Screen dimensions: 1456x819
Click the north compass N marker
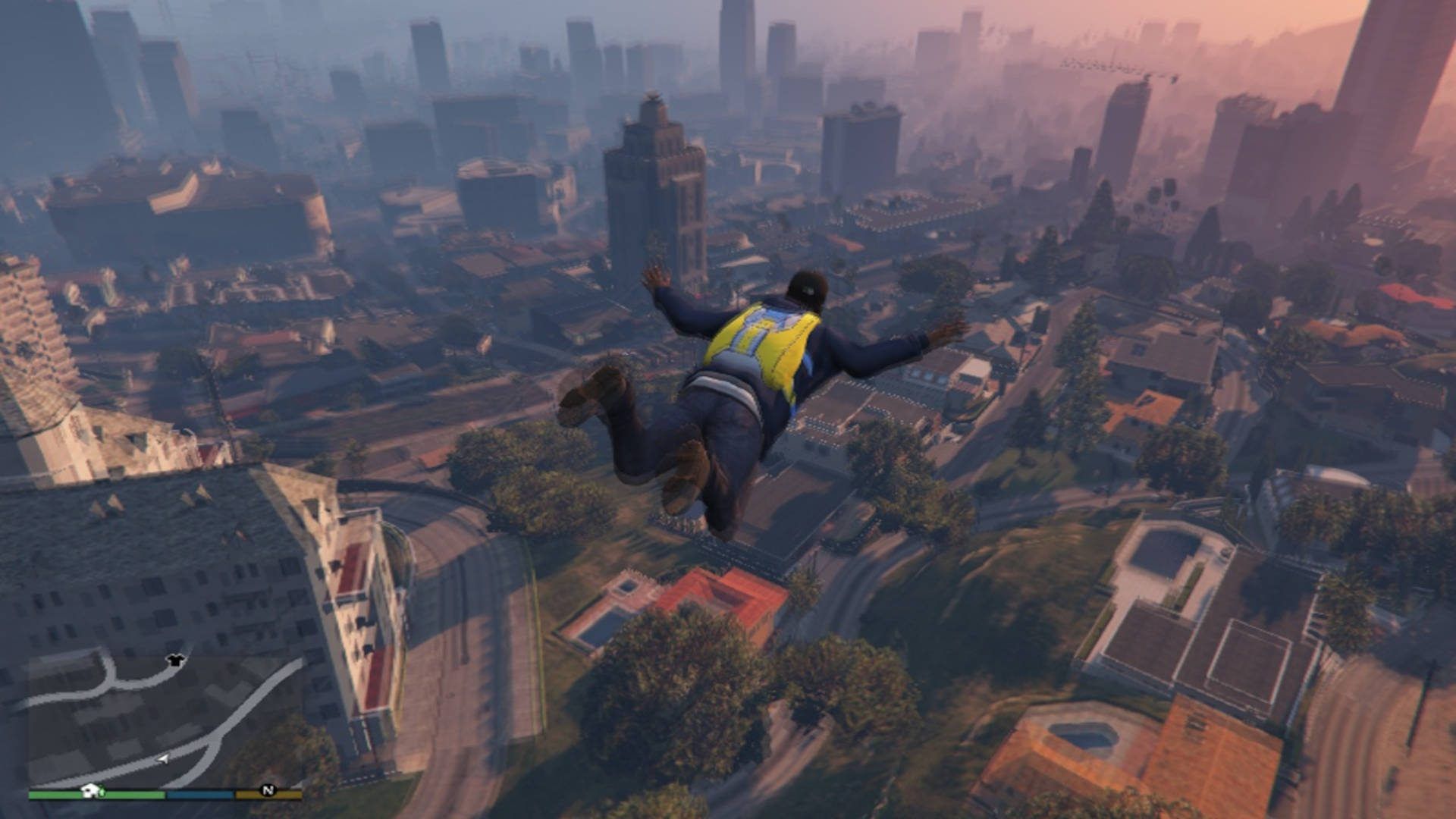click(x=267, y=790)
